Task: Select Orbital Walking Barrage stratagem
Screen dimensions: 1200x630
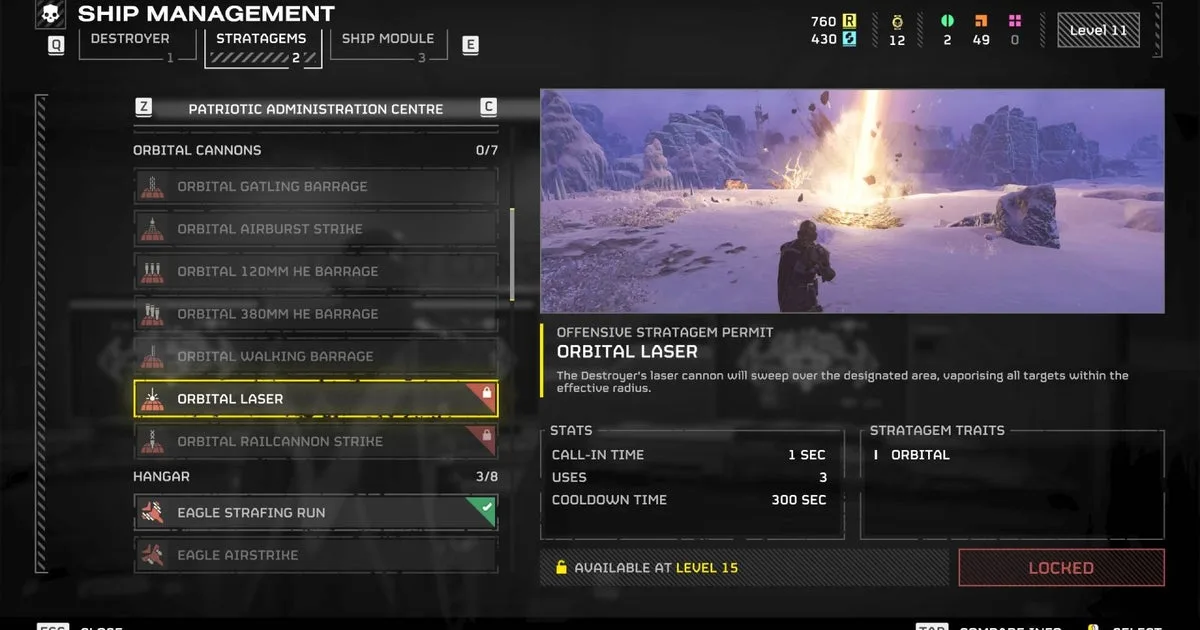Action: coord(315,356)
